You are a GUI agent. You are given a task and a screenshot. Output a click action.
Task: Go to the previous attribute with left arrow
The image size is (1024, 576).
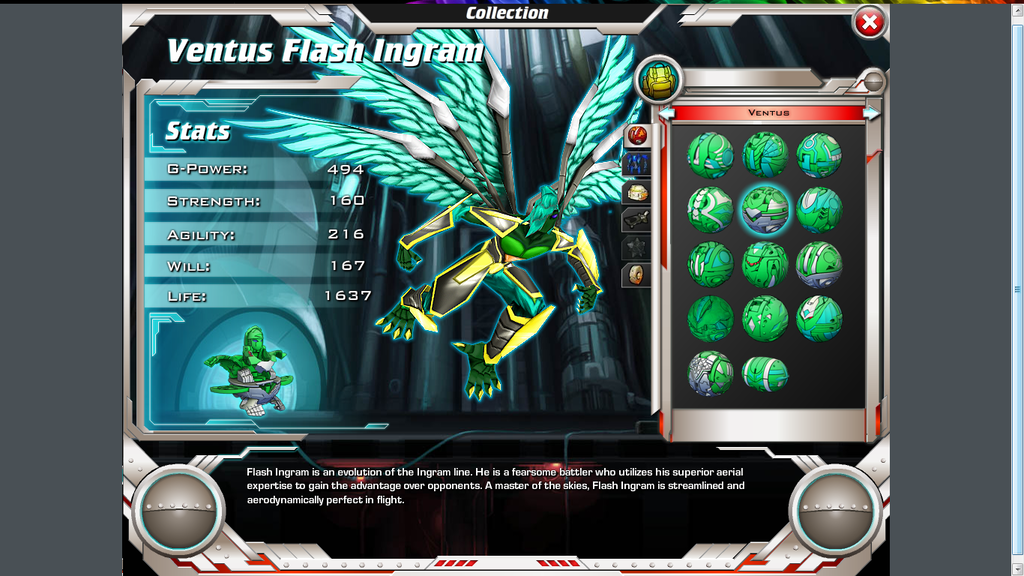click(666, 113)
